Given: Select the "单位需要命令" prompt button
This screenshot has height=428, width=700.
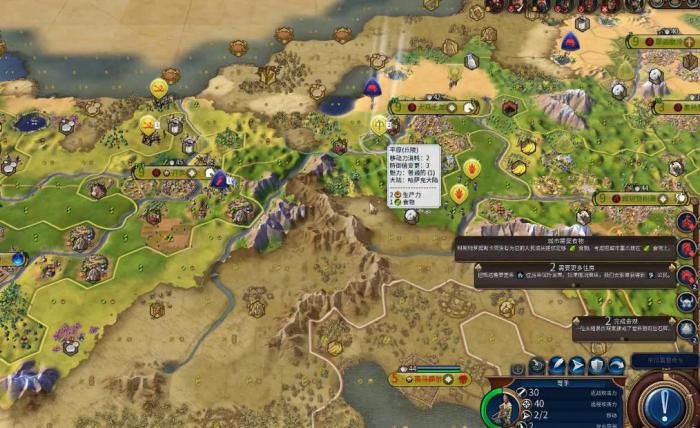Looking at the screenshot, I should (656, 359).
